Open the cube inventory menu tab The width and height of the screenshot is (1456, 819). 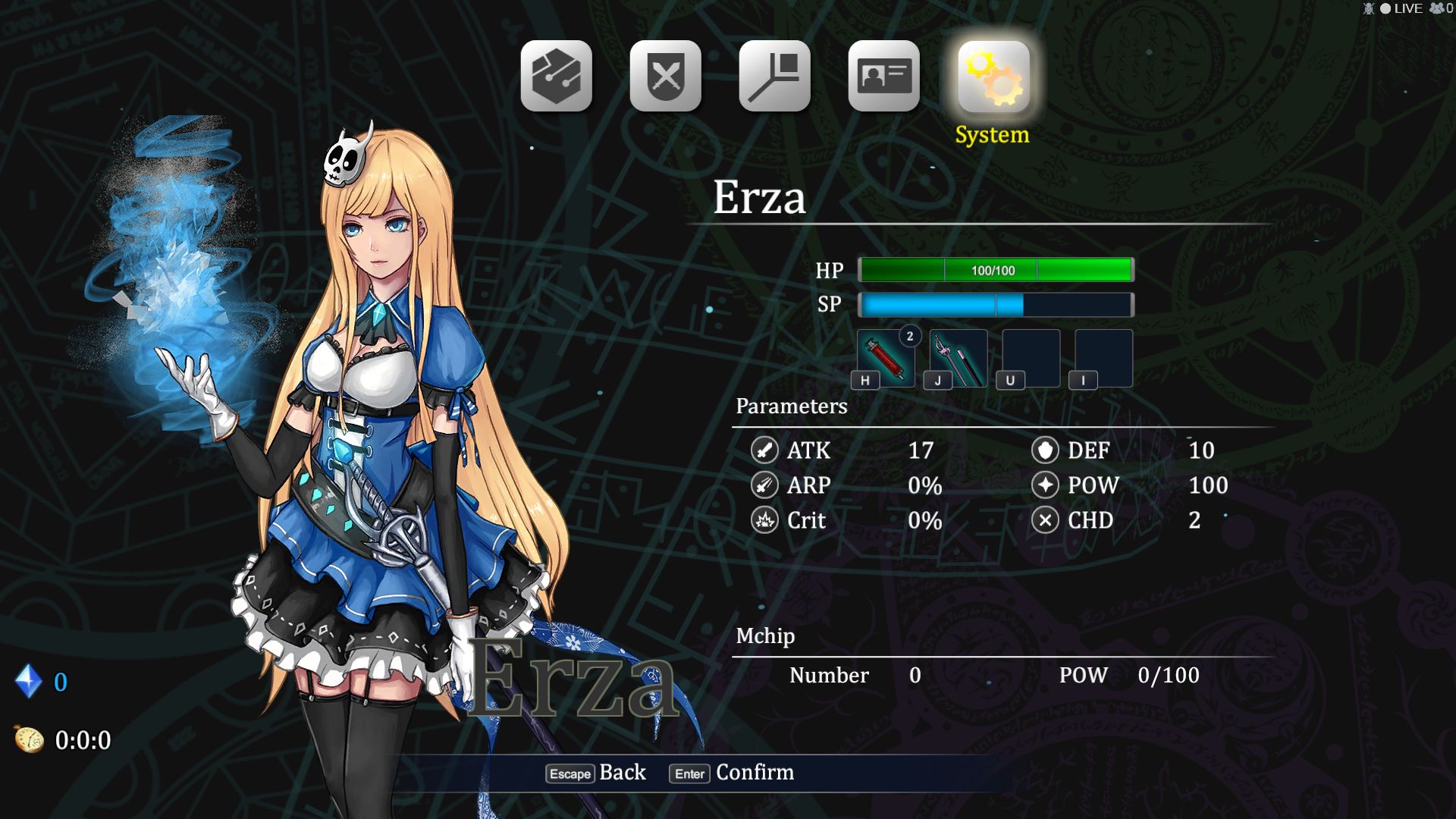(x=556, y=76)
